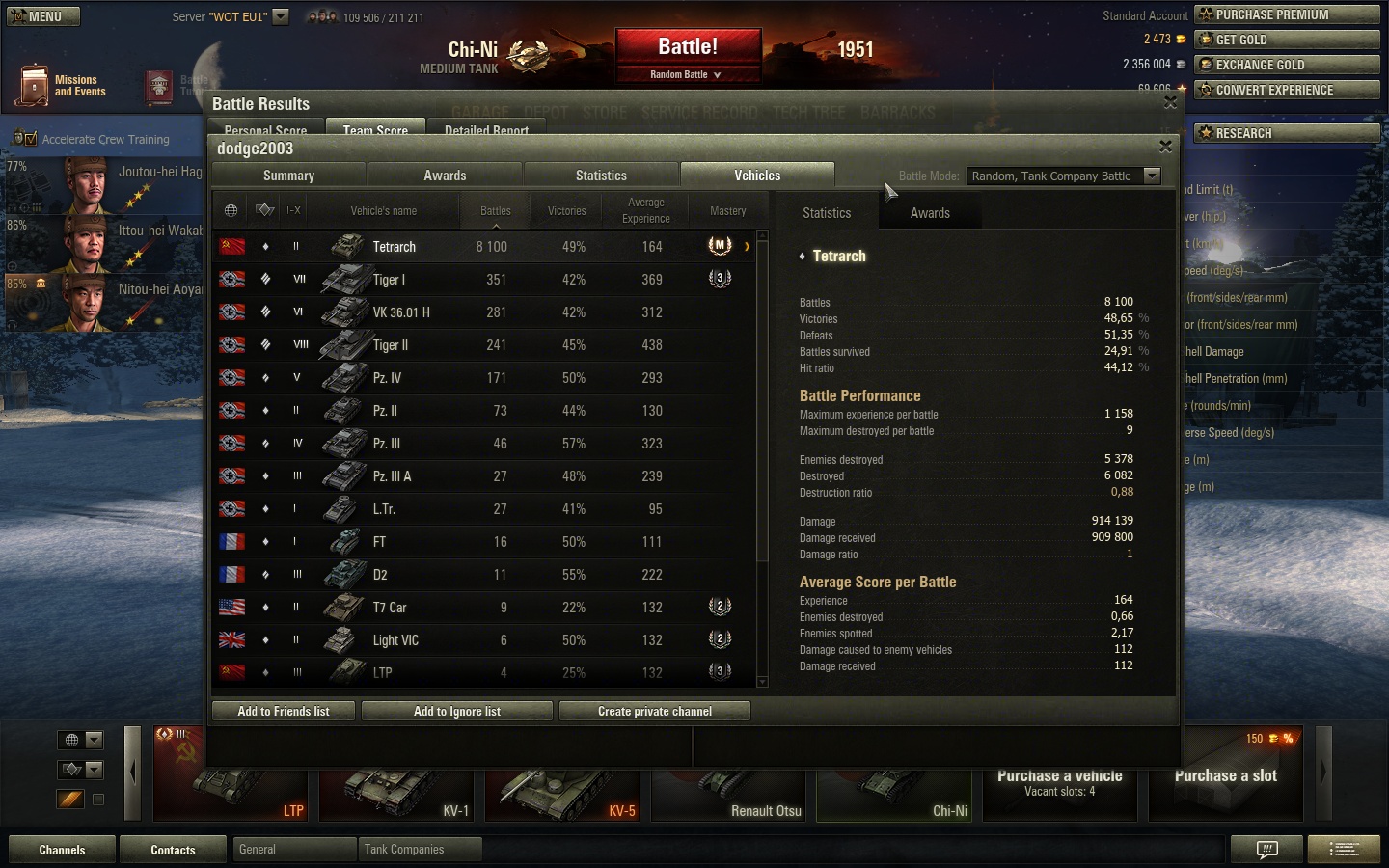
Task: Sort vehicles by Battles column
Action: (496, 211)
